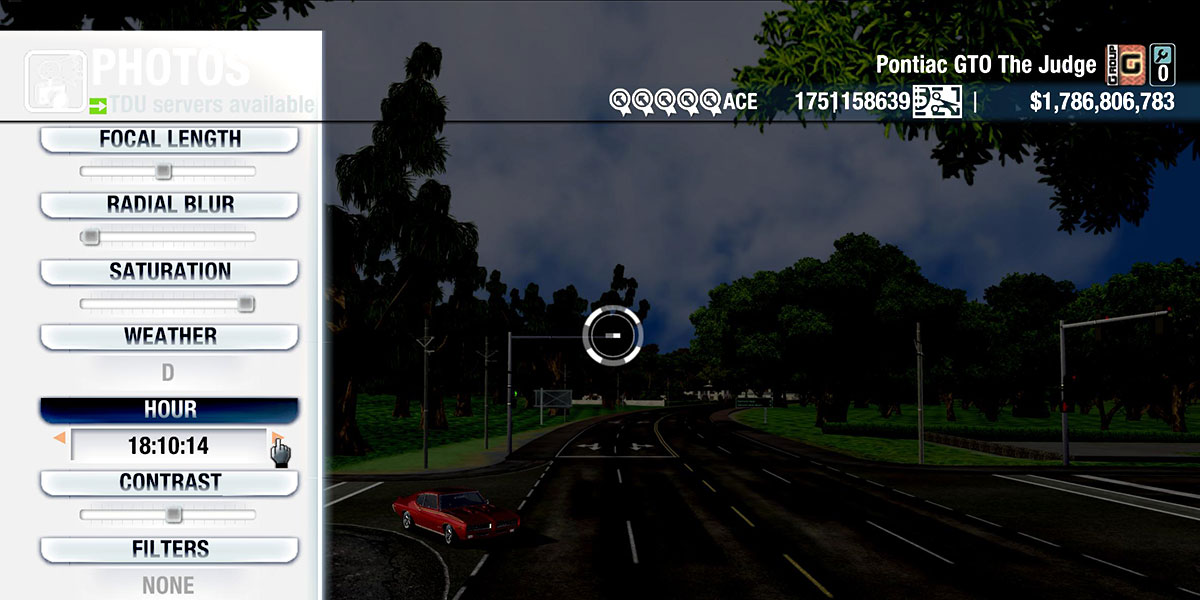Decrease the hour with the left arrow
Screen dimensions: 1200x600
pyautogui.click(x=60, y=438)
